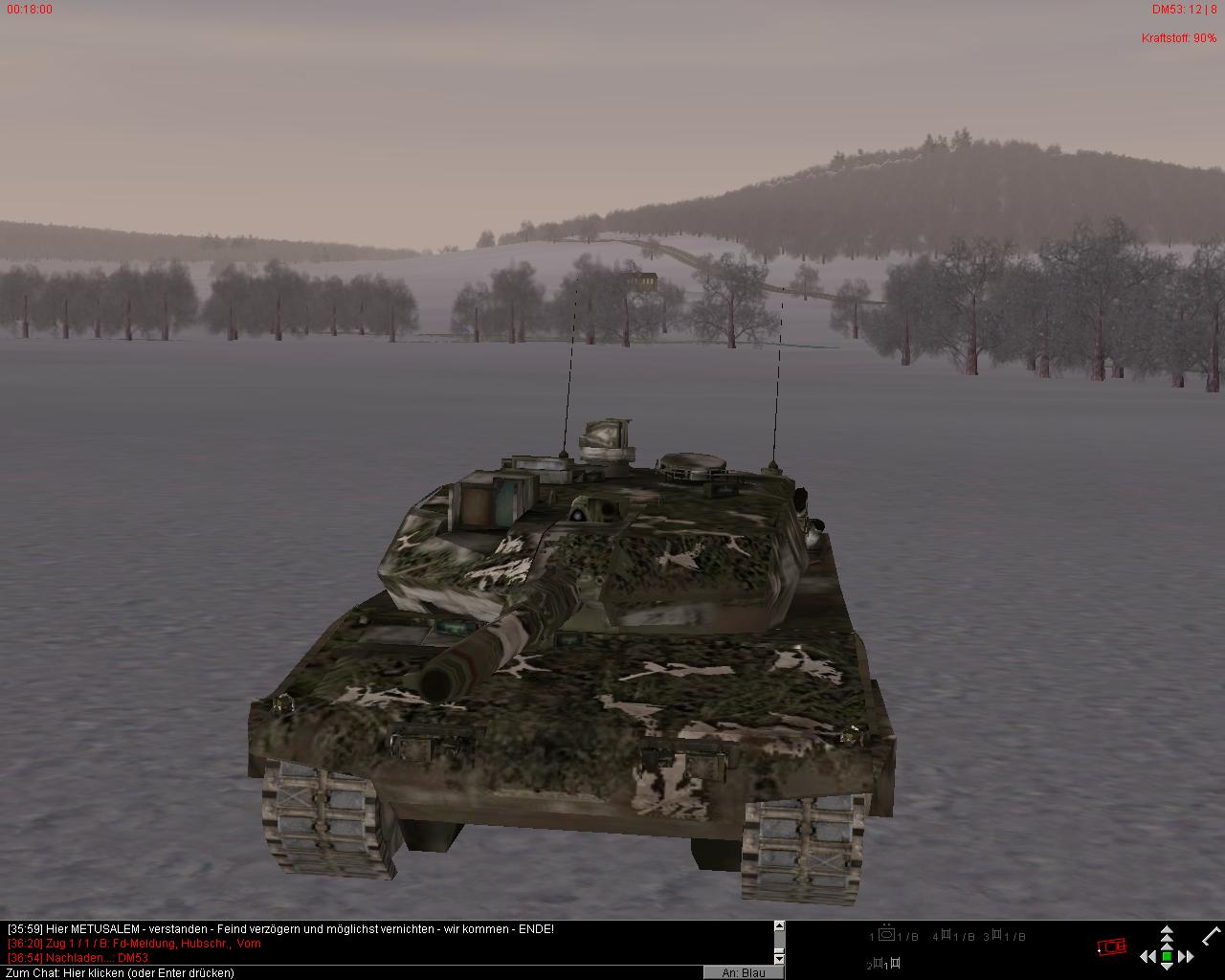The width and height of the screenshot is (1225, 980).
Task: Open the 'An: Blau' chat recipient selector
Action: [744, 972]
